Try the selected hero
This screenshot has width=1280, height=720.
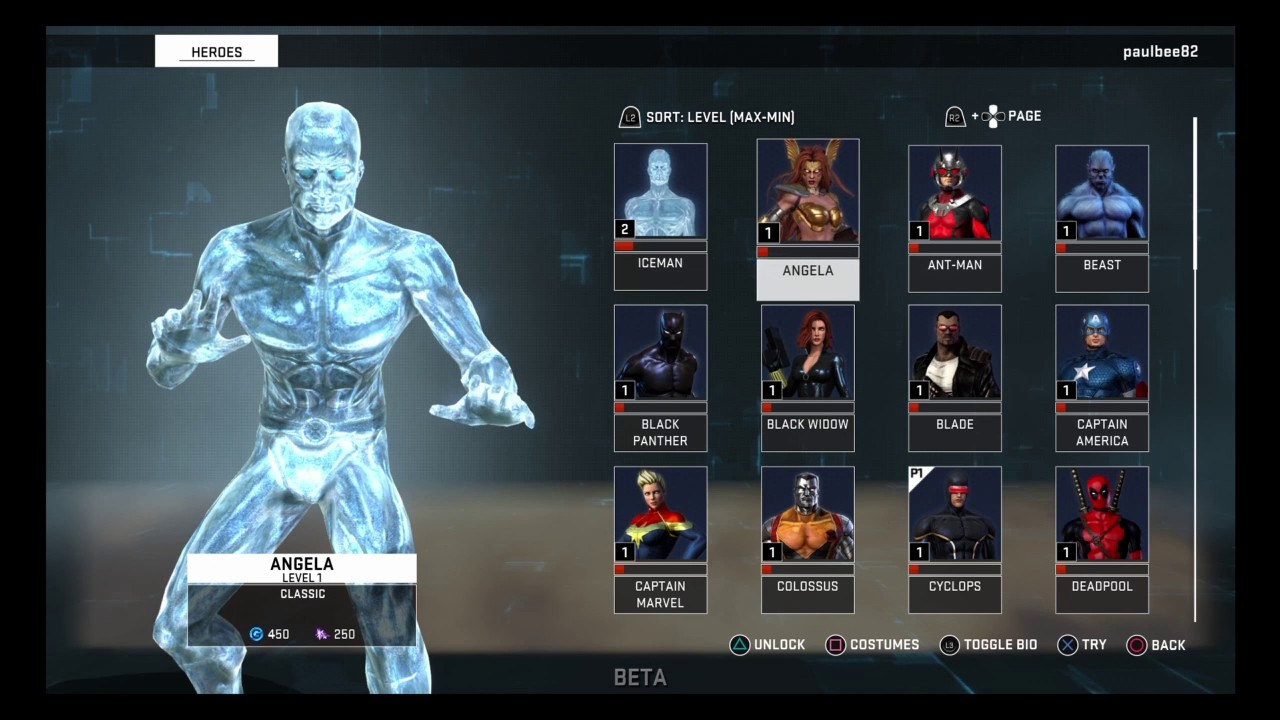coord(1082,645)
